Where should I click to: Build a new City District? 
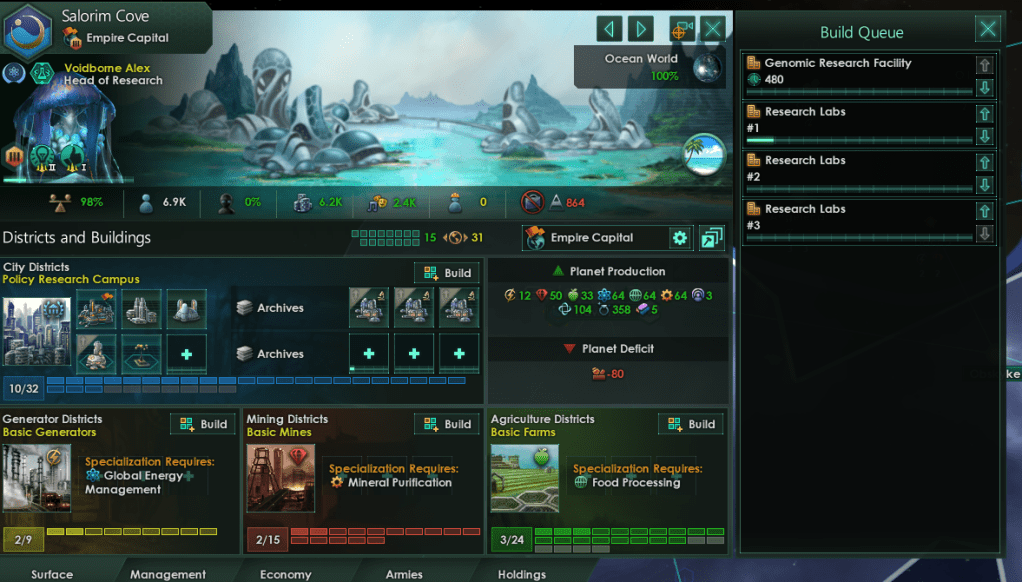pyautogui.click(x=447, y=273)
